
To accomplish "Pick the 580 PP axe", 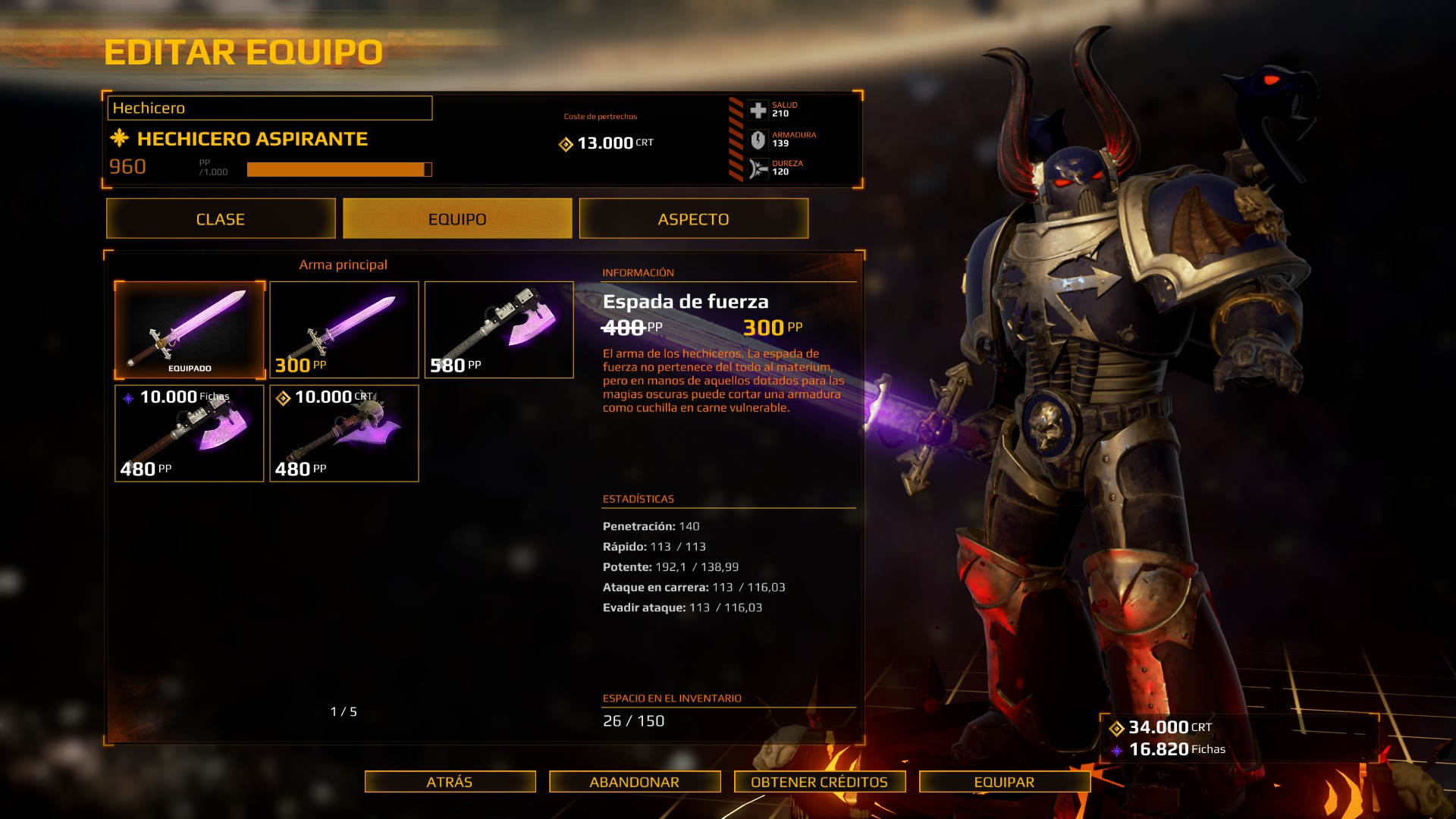I will tap(499, 330).
